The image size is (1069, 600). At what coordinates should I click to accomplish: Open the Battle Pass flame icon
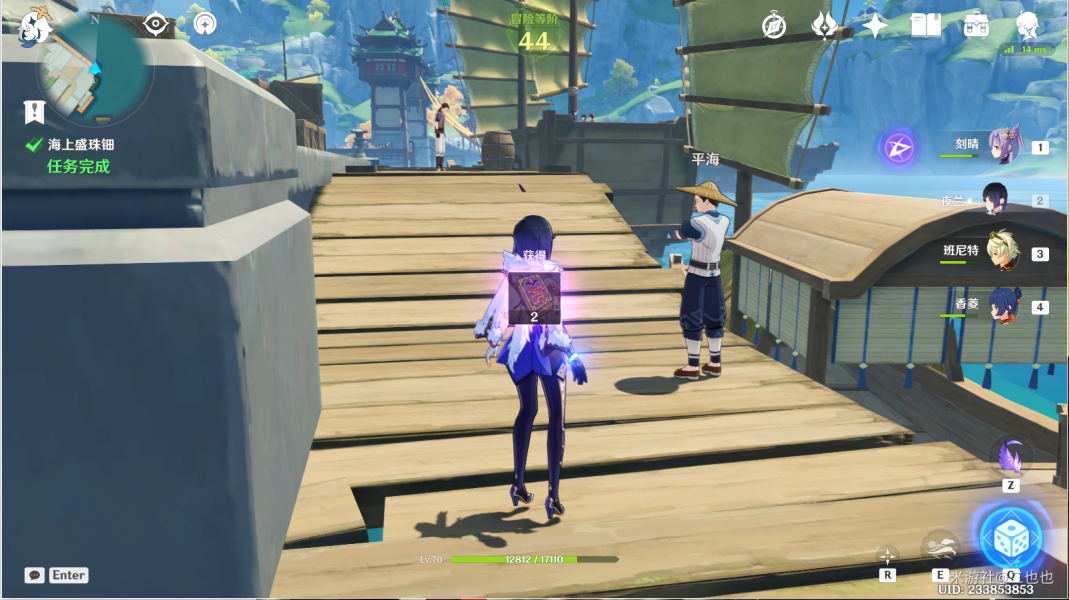click(825, 26)
